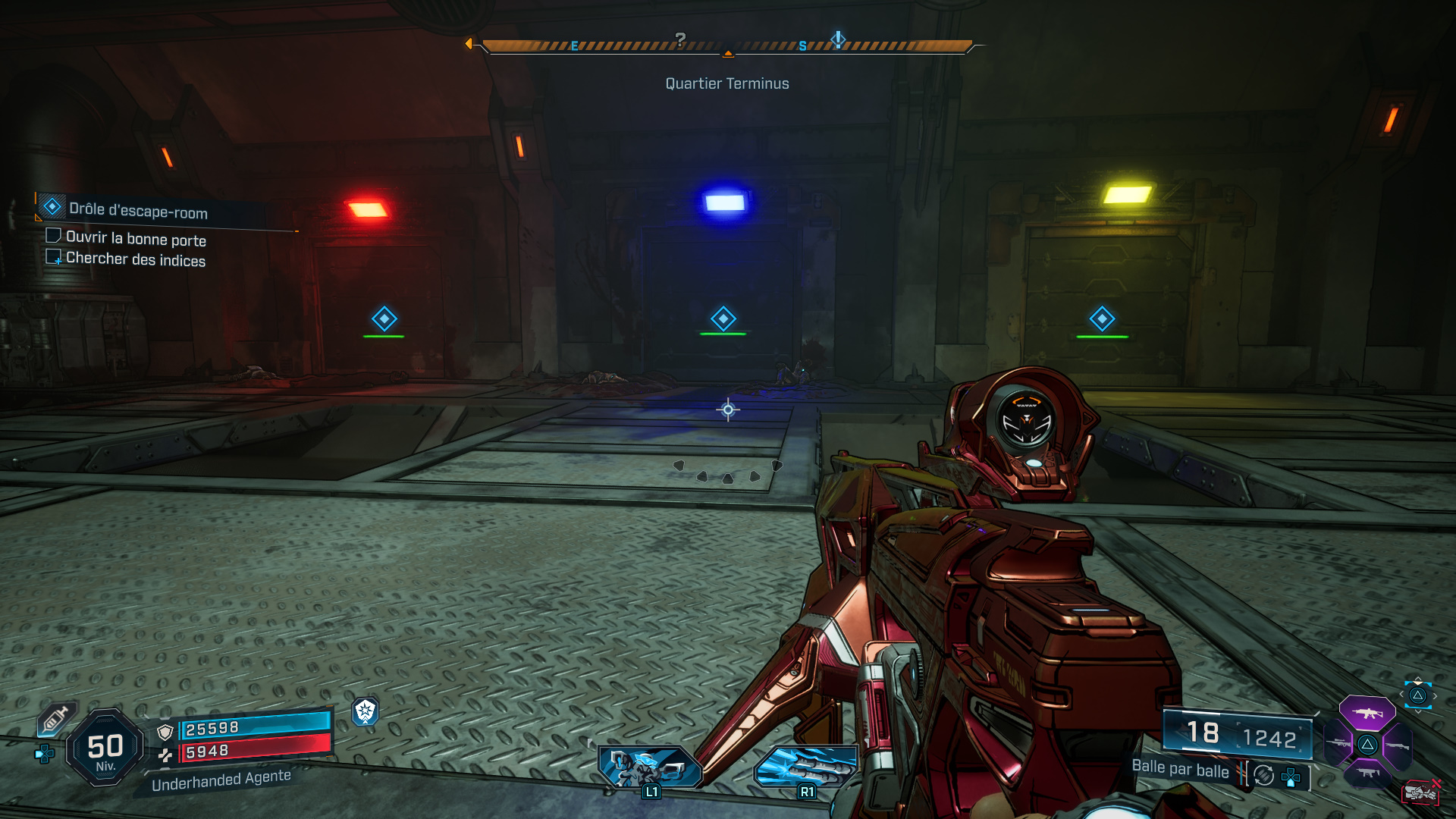The width and height of the screenshot is (1456, 819).
Task: Click the triangle button in the weapon wheel center
Action: (x=1368, y=745)
